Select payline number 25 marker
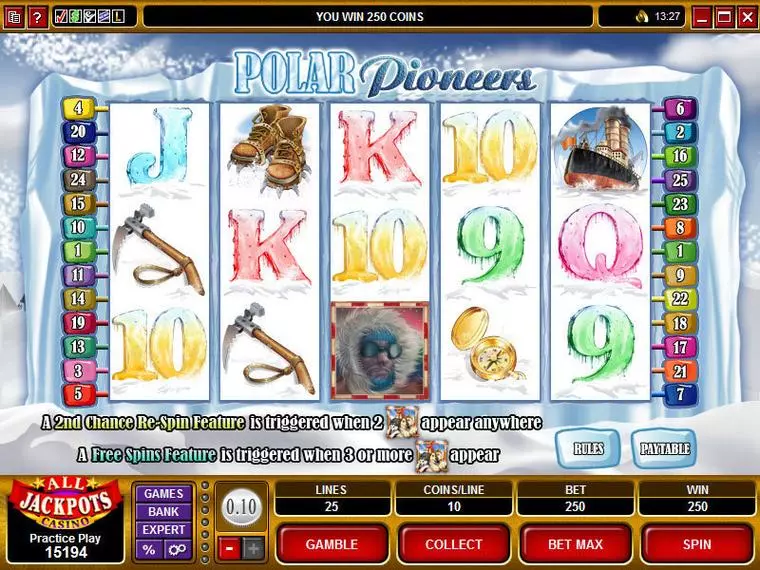Screen dimensions: 760x570 680,180
